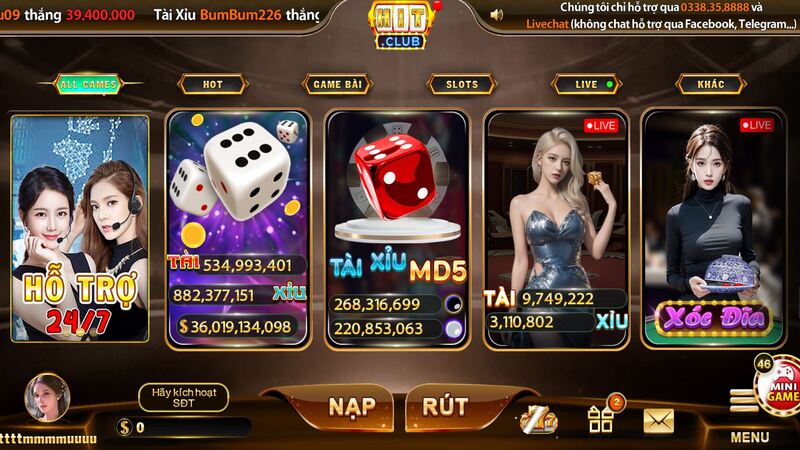Switch to the SLOTS tab
The image size is (800, 450).
(x=461, y=85)
